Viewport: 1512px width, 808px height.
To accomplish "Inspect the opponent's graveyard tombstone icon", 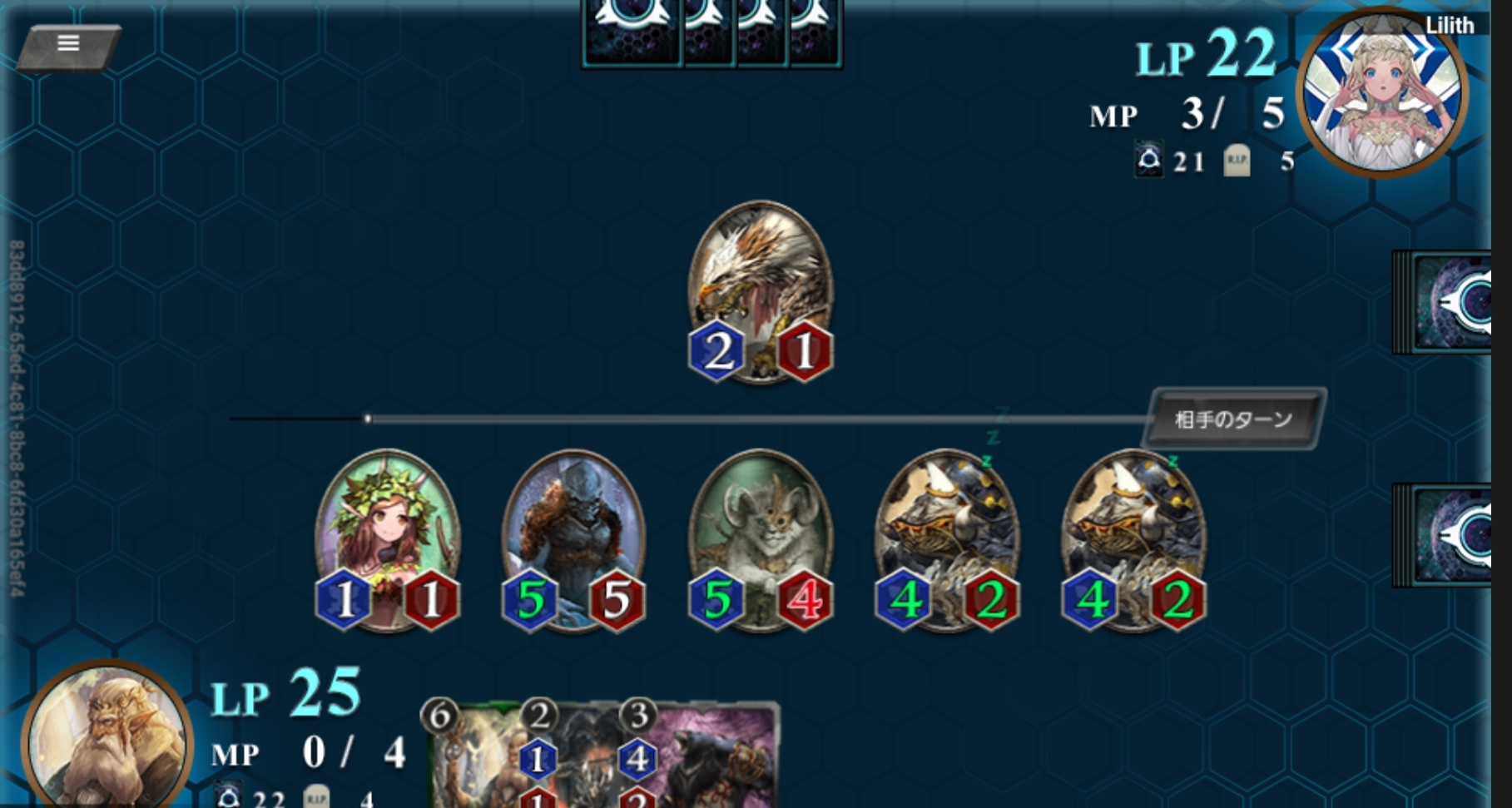I will 1237,161.
